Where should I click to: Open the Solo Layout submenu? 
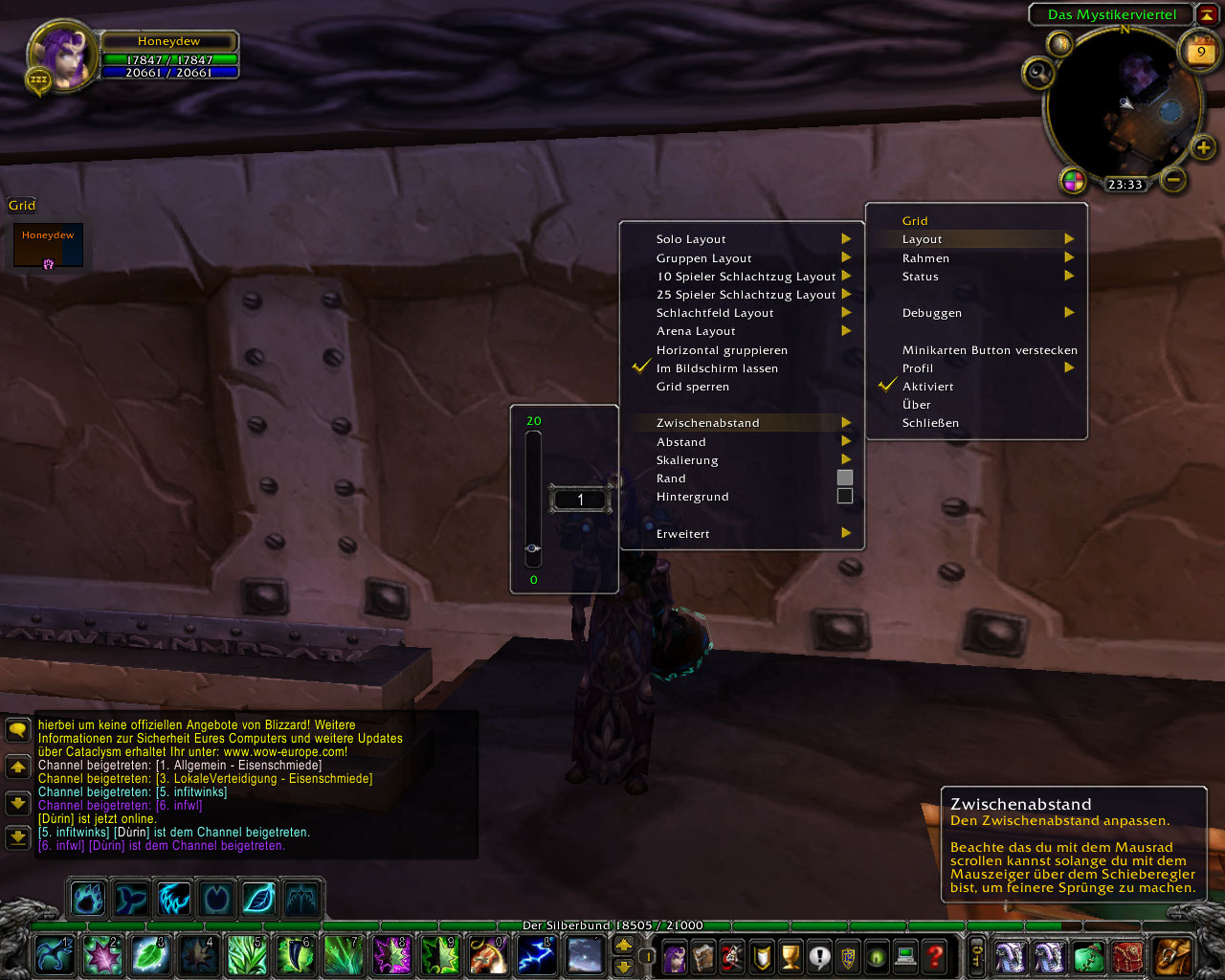tap(691, 239)
